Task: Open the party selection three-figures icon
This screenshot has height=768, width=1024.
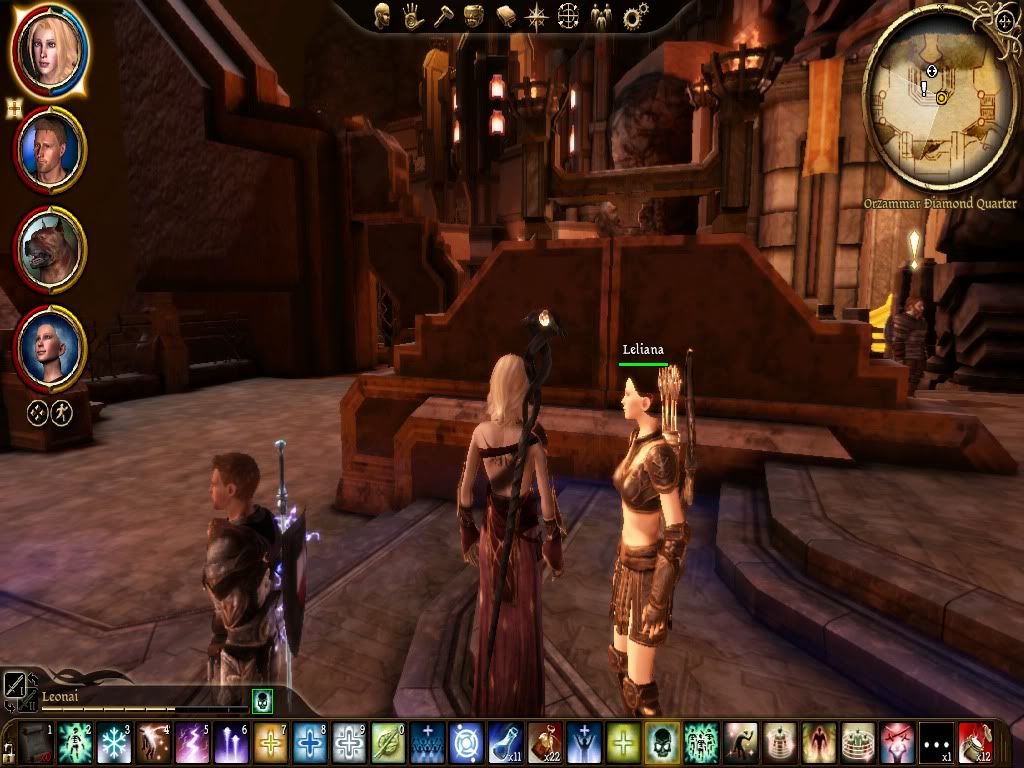Action: (601, 15)
